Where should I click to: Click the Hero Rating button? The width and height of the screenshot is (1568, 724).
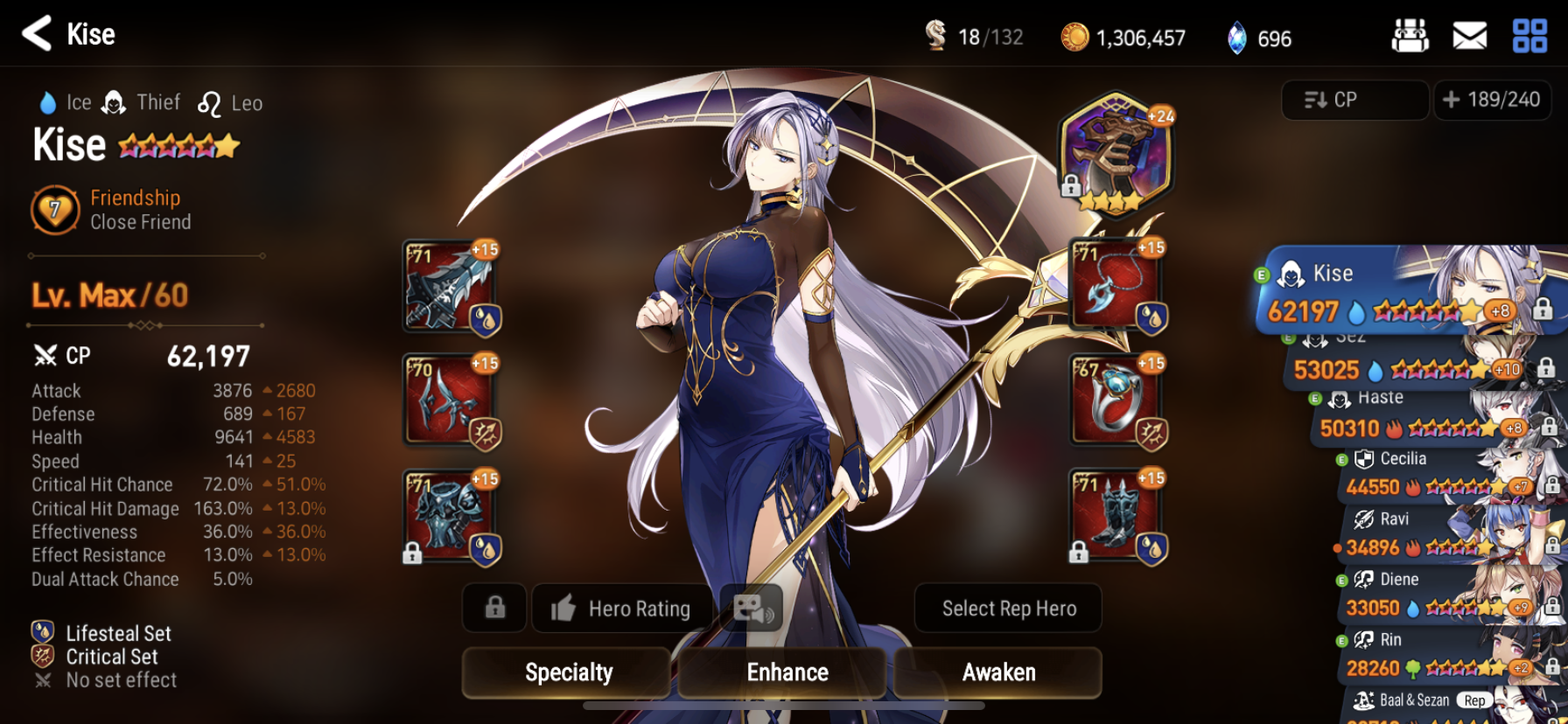622,609
